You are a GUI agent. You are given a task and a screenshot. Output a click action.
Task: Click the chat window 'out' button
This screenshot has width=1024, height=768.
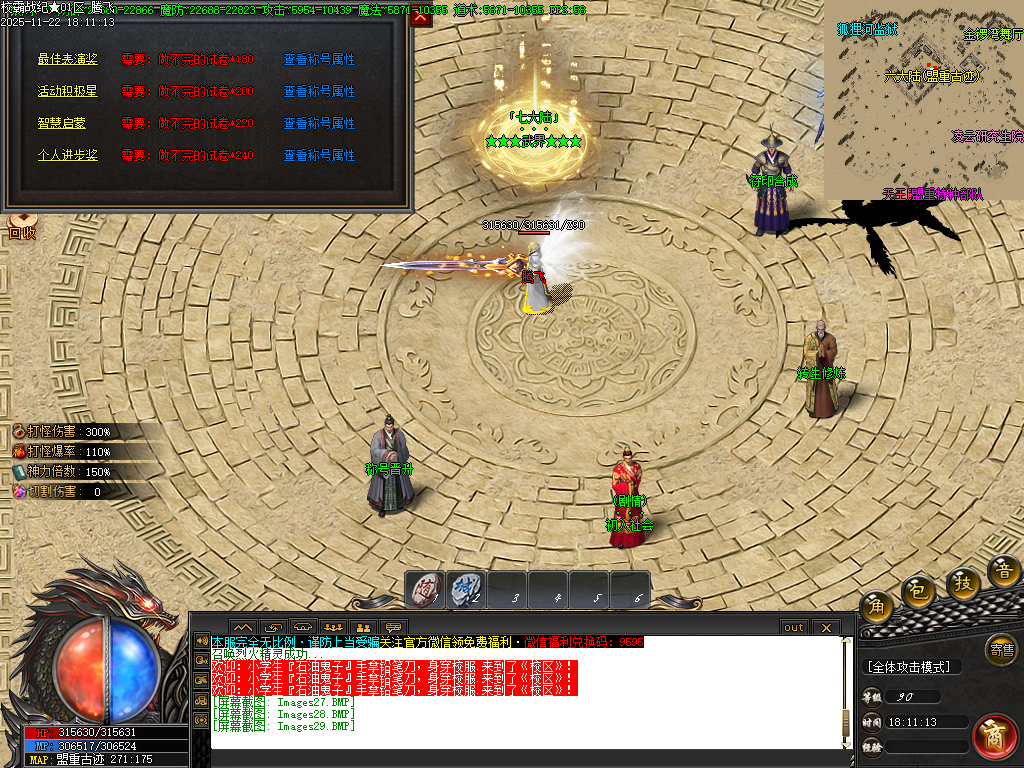[x=793, y=627]
